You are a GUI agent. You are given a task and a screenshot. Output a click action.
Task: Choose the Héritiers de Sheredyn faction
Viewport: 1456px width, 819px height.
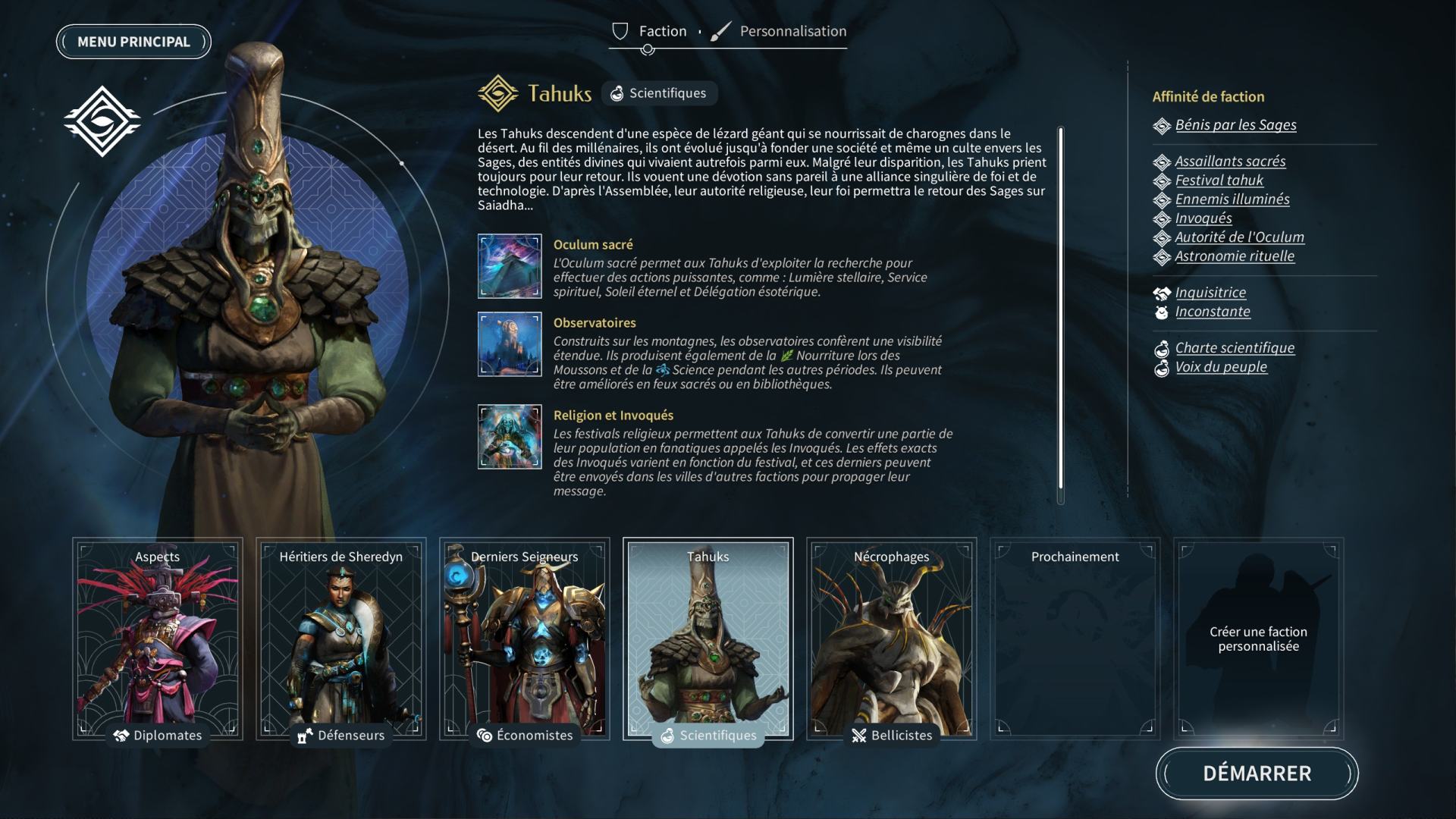[x=341, y=639]
